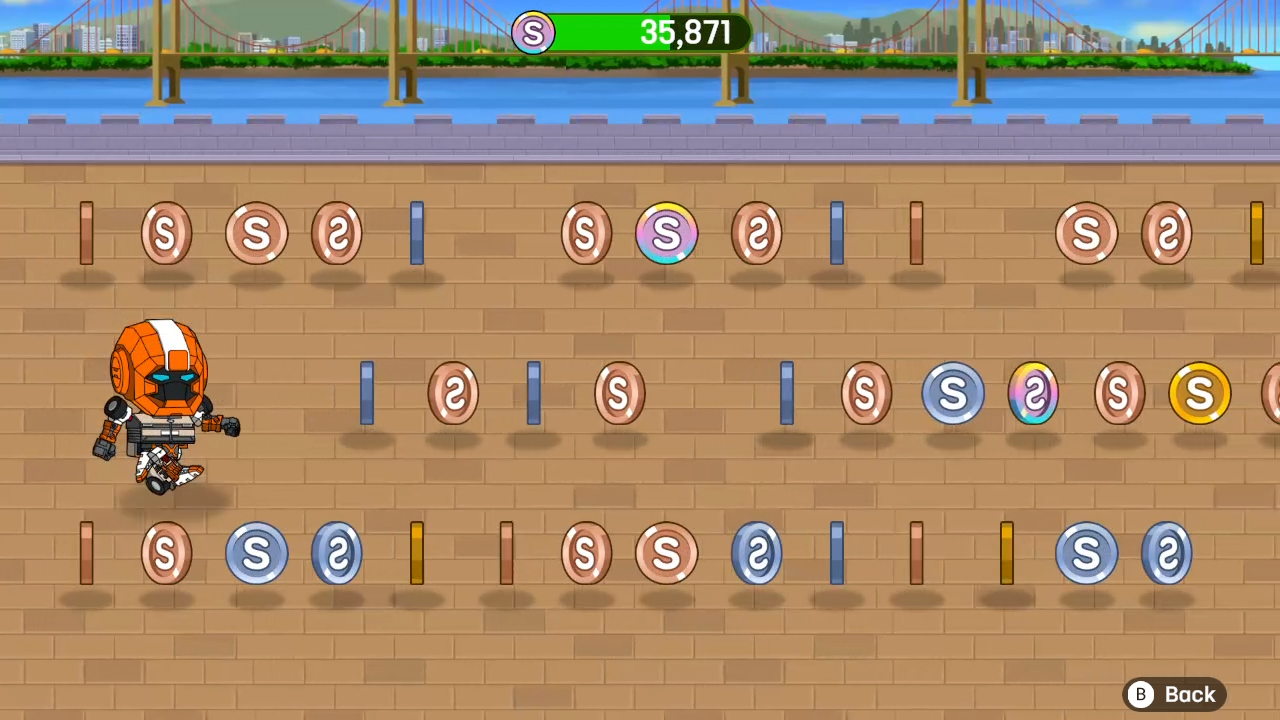Click the gold obstacle bar in the bottom row
This screenshot has height=720, width=1280.
pos(417,553)
